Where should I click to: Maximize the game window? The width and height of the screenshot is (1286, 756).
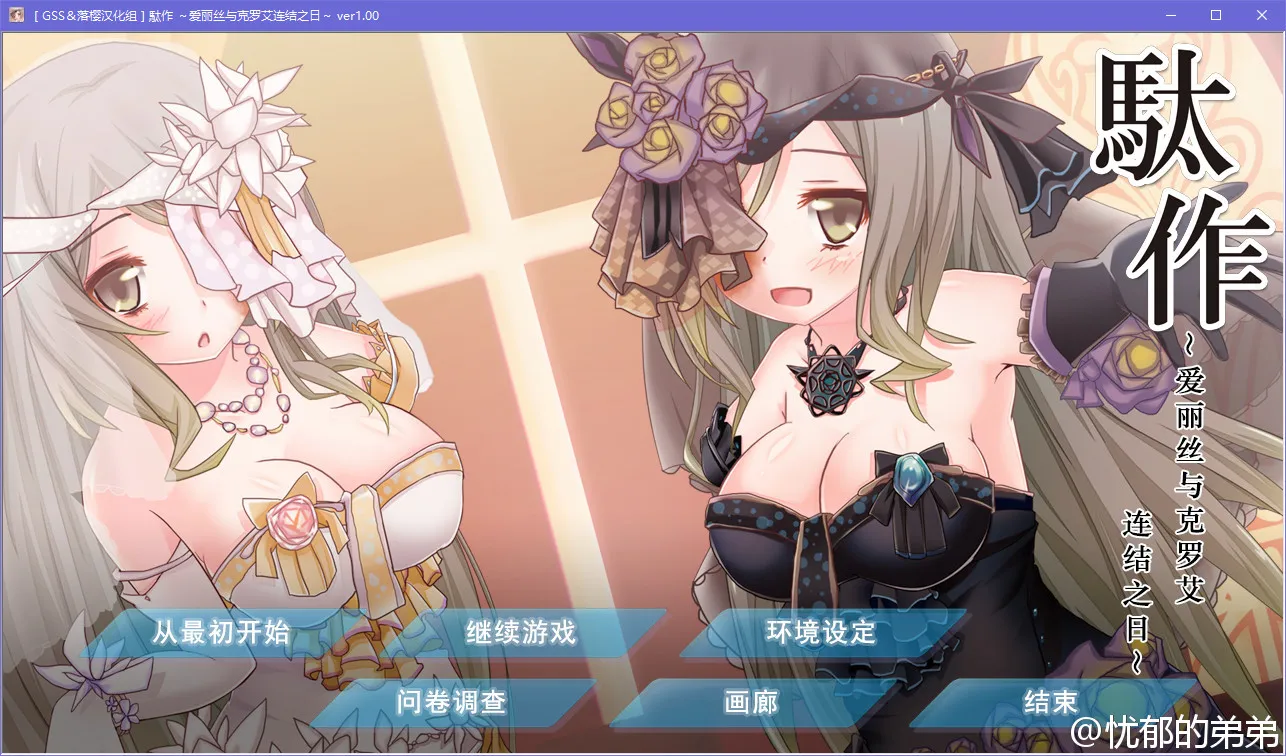(x=1216, y=15)
